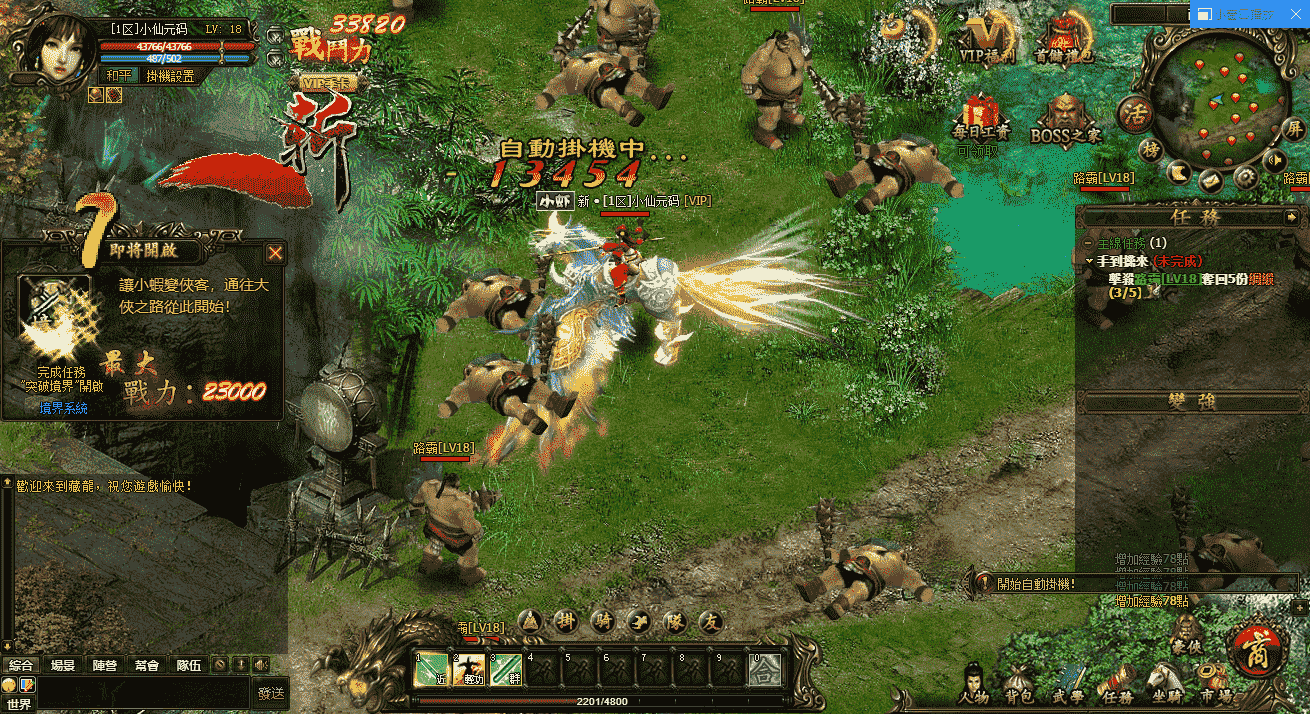Switch to the 陣營 chat tab

104,665
